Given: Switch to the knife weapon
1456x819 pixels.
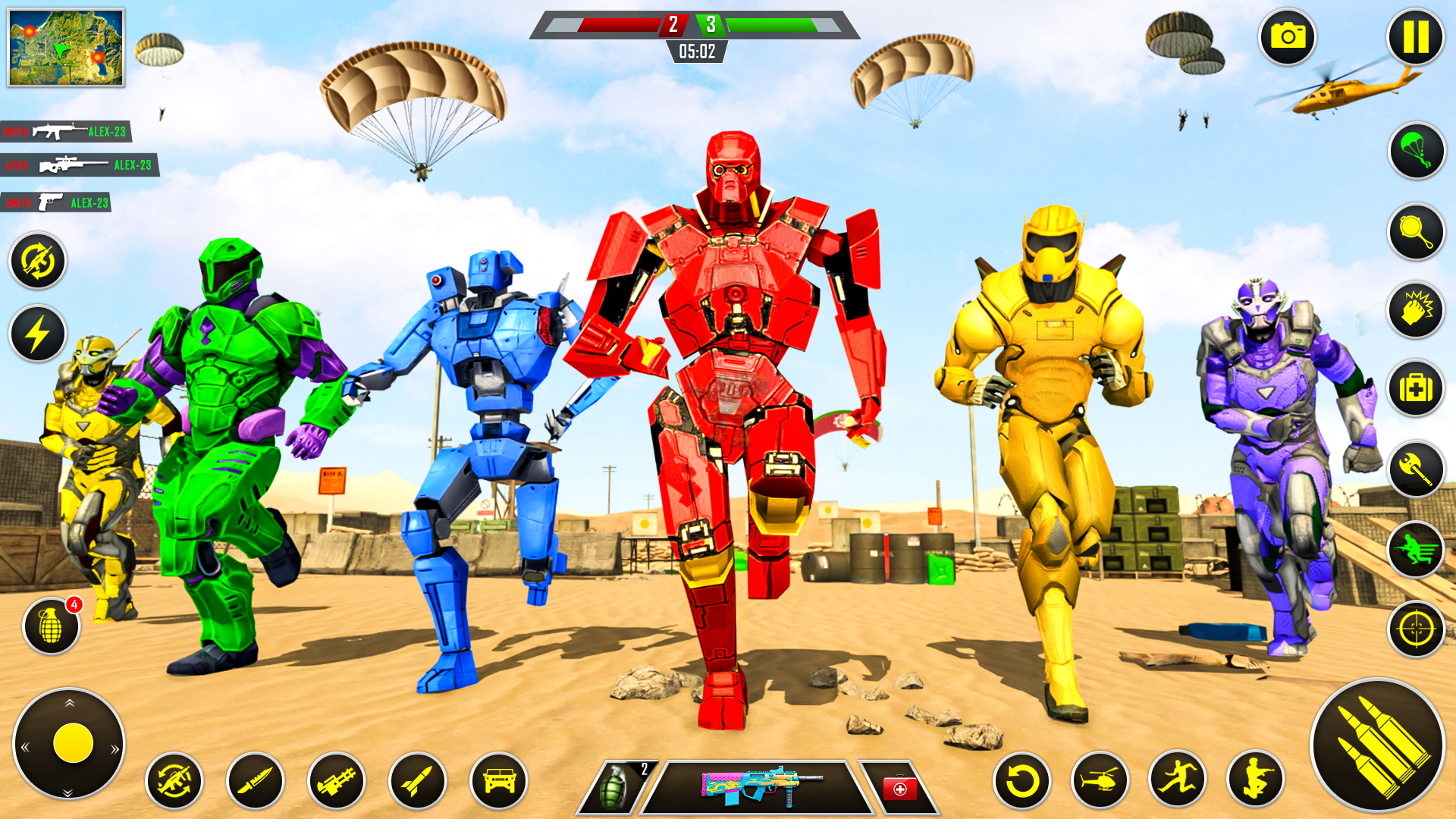Looking at the screenshot, I should (x=258, y=781).
